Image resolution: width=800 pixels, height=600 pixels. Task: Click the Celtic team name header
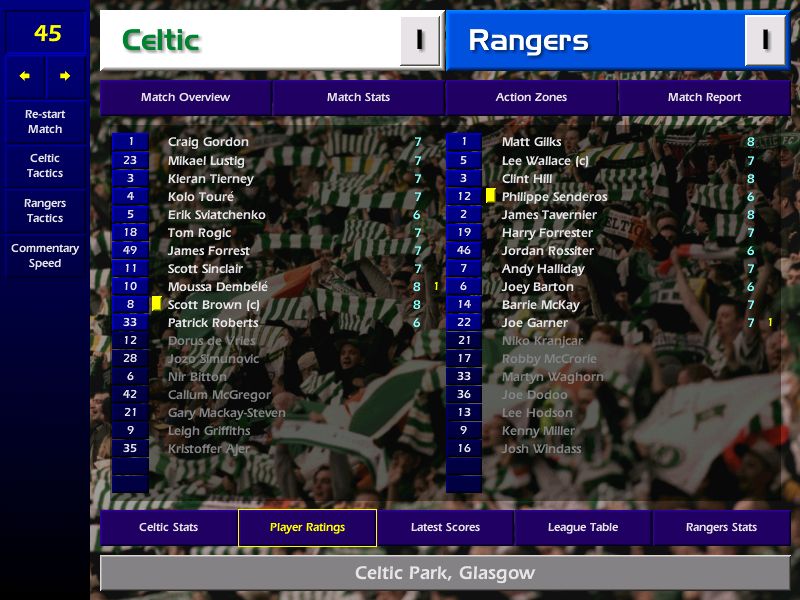160,41
